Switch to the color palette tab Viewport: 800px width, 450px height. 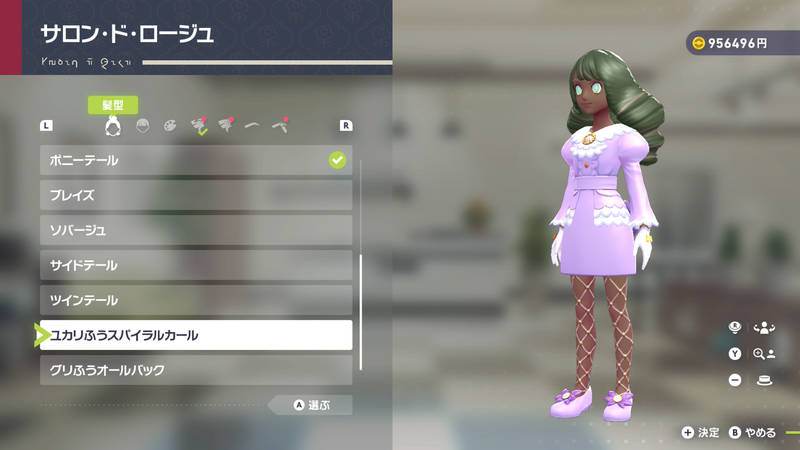(x=170, y=126)
